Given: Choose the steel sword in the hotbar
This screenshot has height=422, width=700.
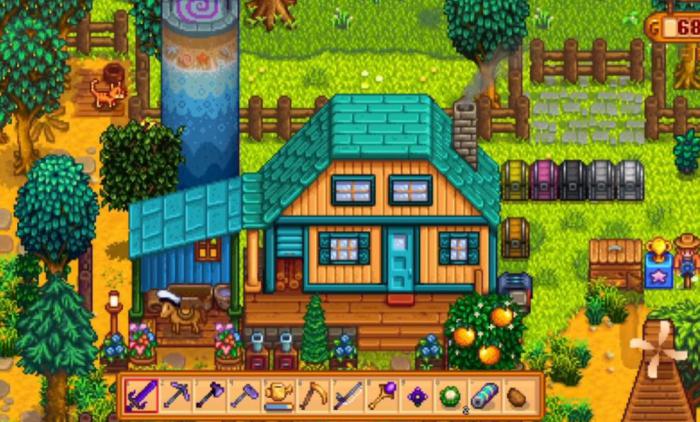Looking at the screenshot, I should [x=347, y=396].
